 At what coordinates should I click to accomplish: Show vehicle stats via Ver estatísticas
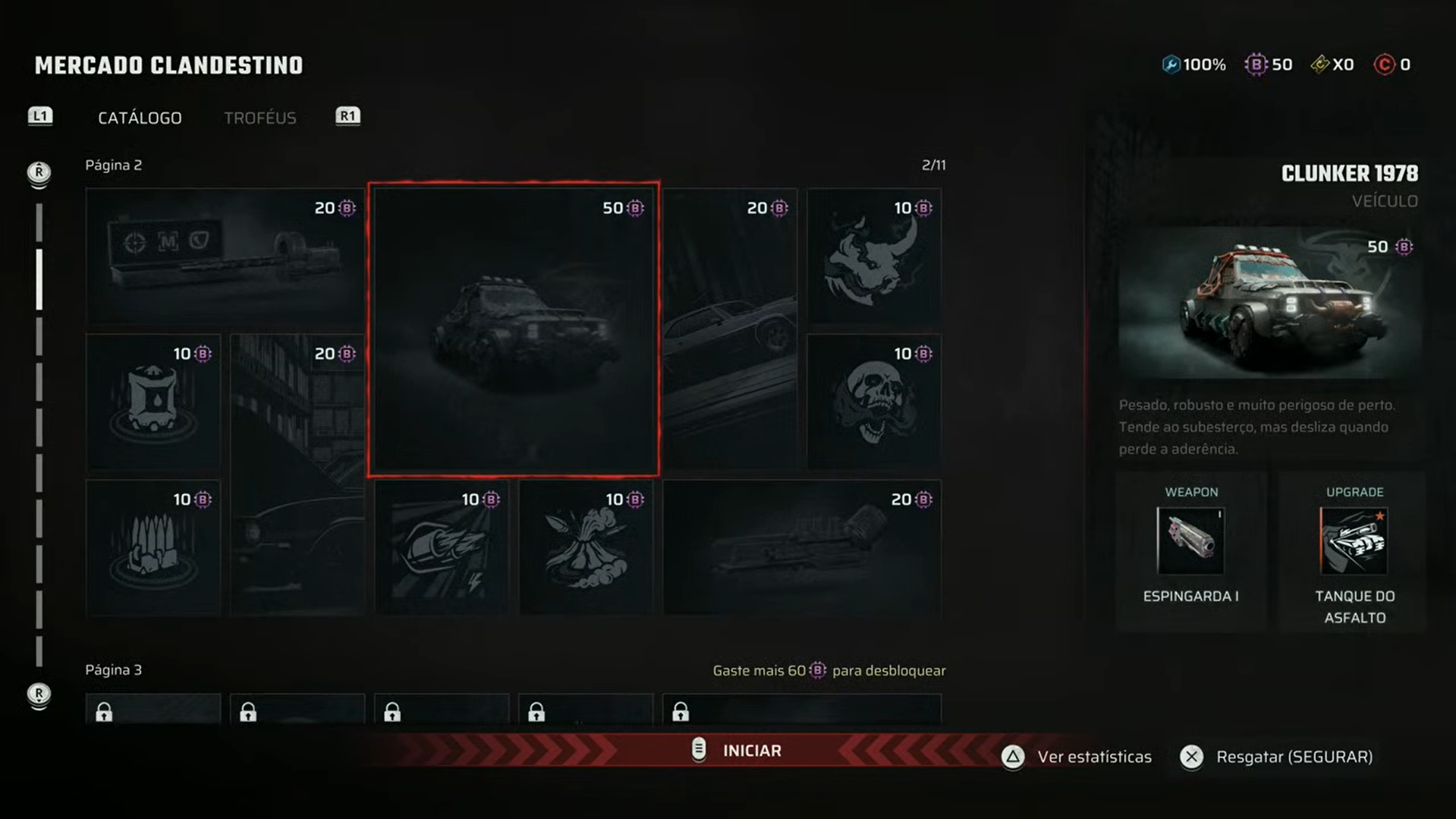(x=1077, y=757)
